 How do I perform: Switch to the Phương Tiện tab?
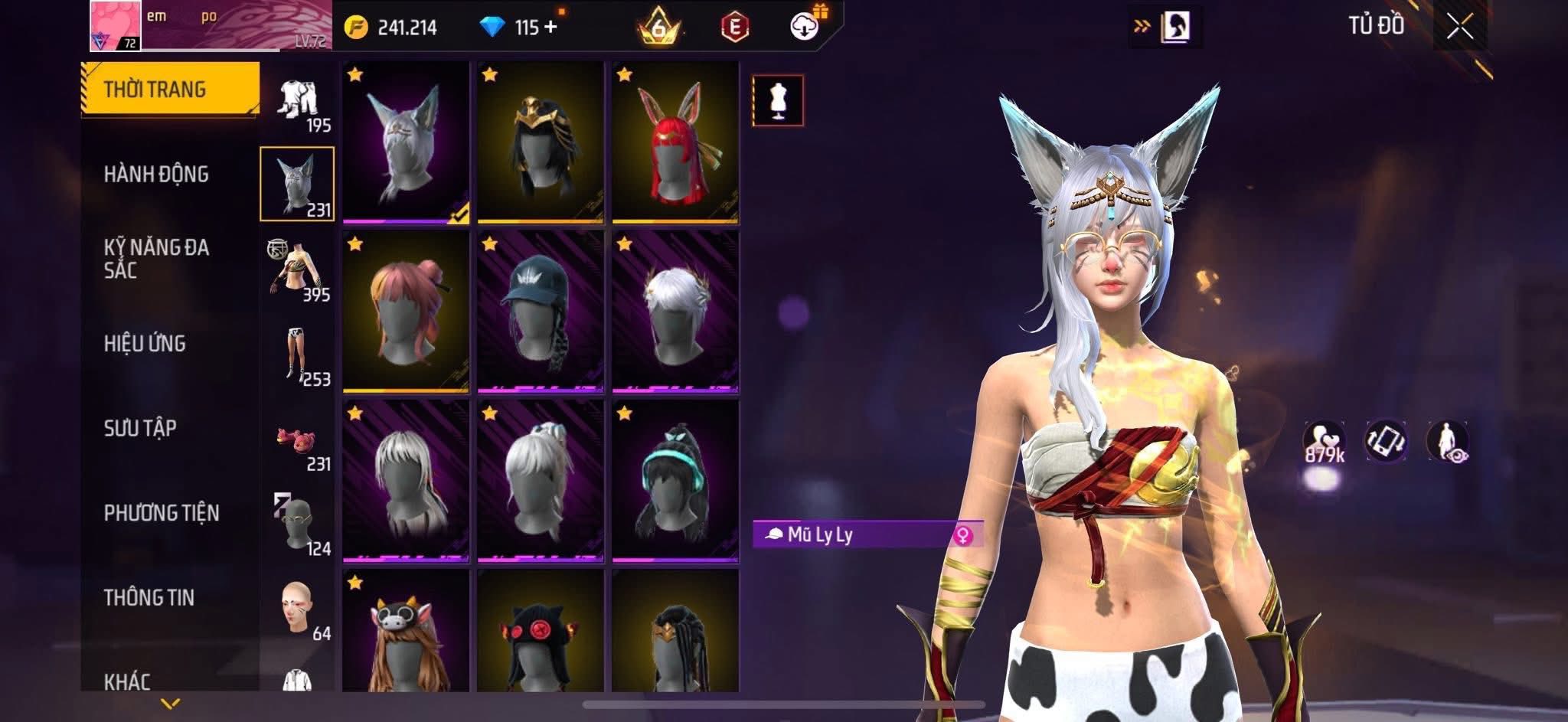coord(161,513)
